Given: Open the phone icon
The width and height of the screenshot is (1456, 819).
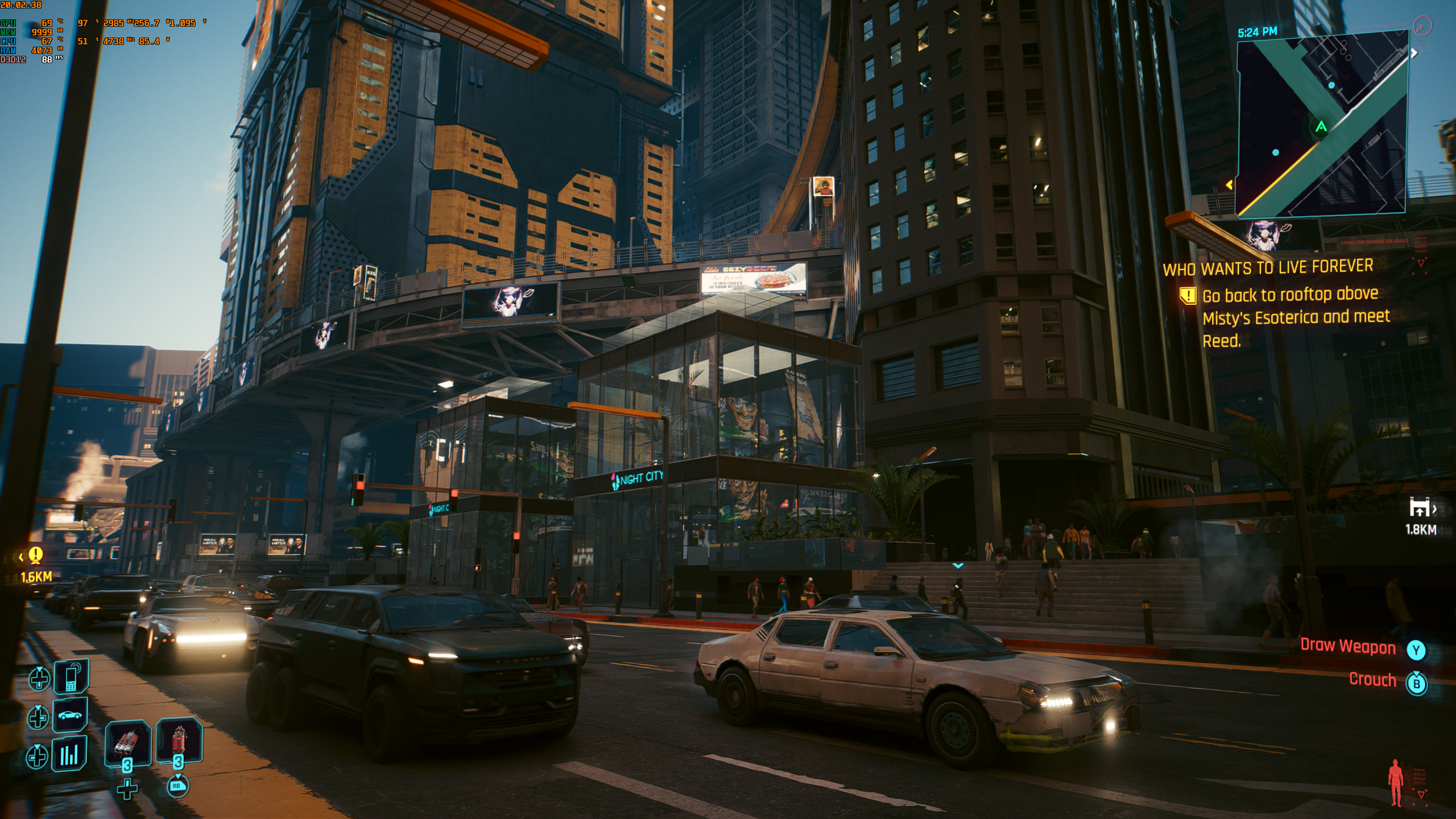Looking at the screenshot, I should [71, 677].
